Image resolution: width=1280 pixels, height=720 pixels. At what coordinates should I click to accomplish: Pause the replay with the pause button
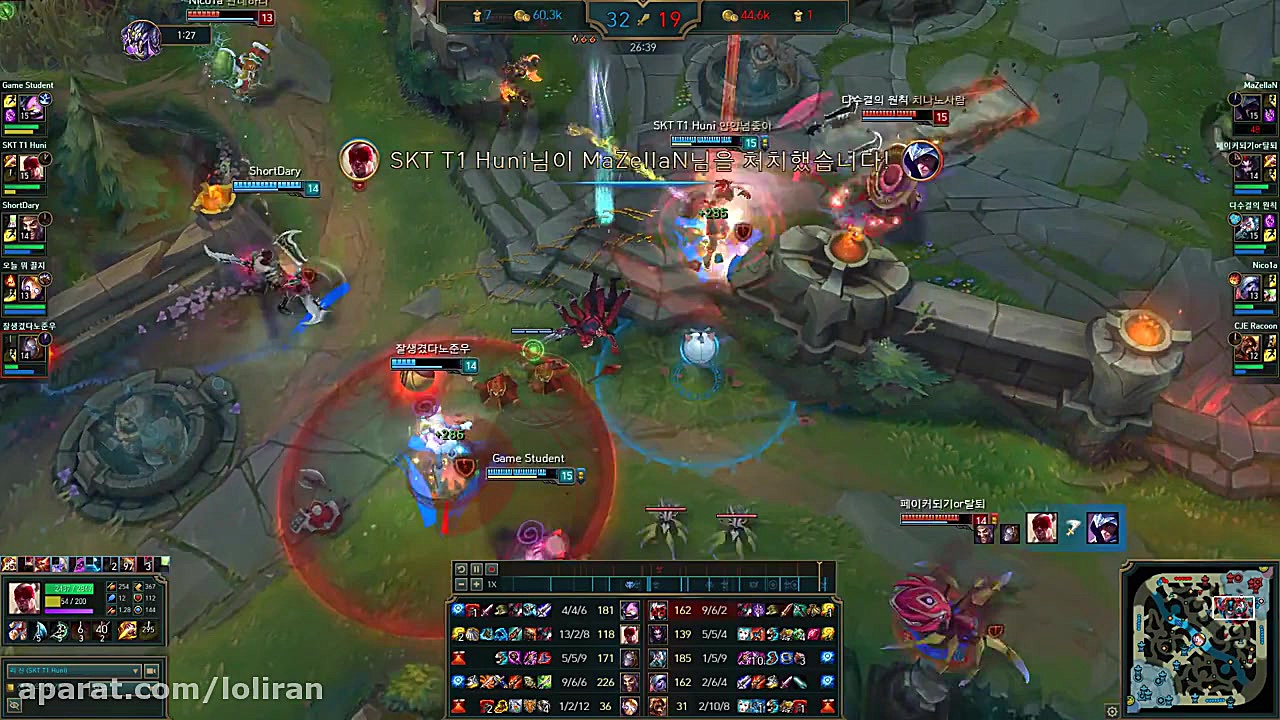tap(477, 569)
